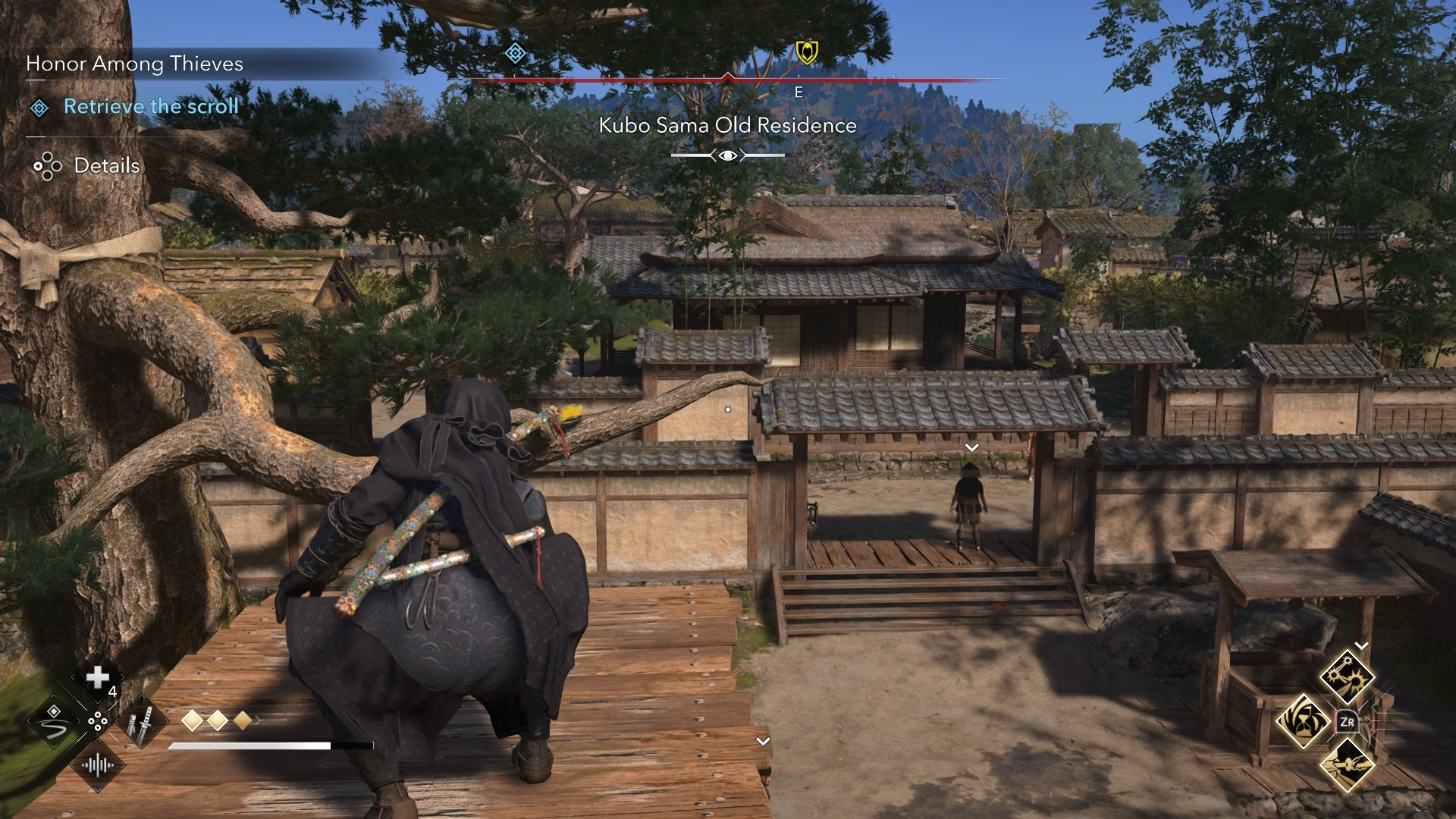Select the Retrieve the scroll objective
The width and height of the screenshot is (1456, 819).
click(x=151, y=107)
